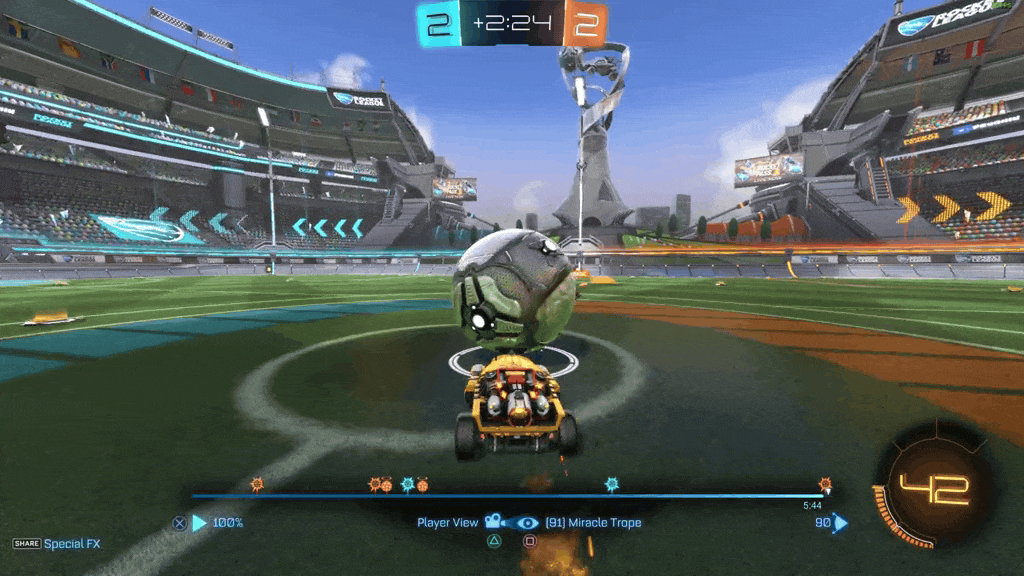This screenshot has height=576, width=1024.
Task: Select player name Miracle Trope
Action: click(x=593, y=522)
